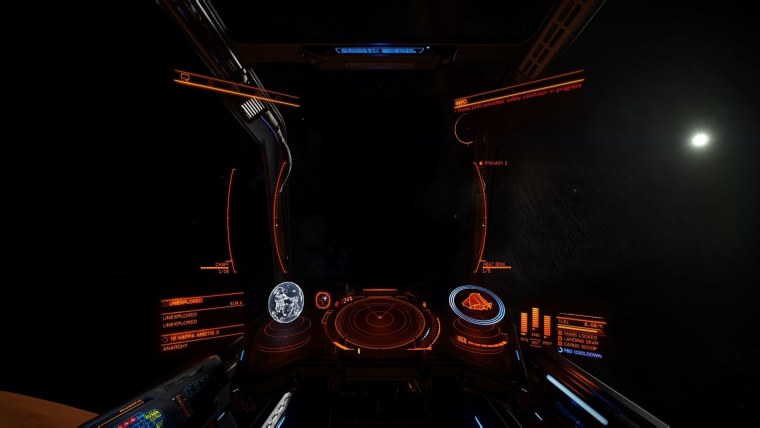Toggle the Landing Gear indicator

[x=581, y=339]
